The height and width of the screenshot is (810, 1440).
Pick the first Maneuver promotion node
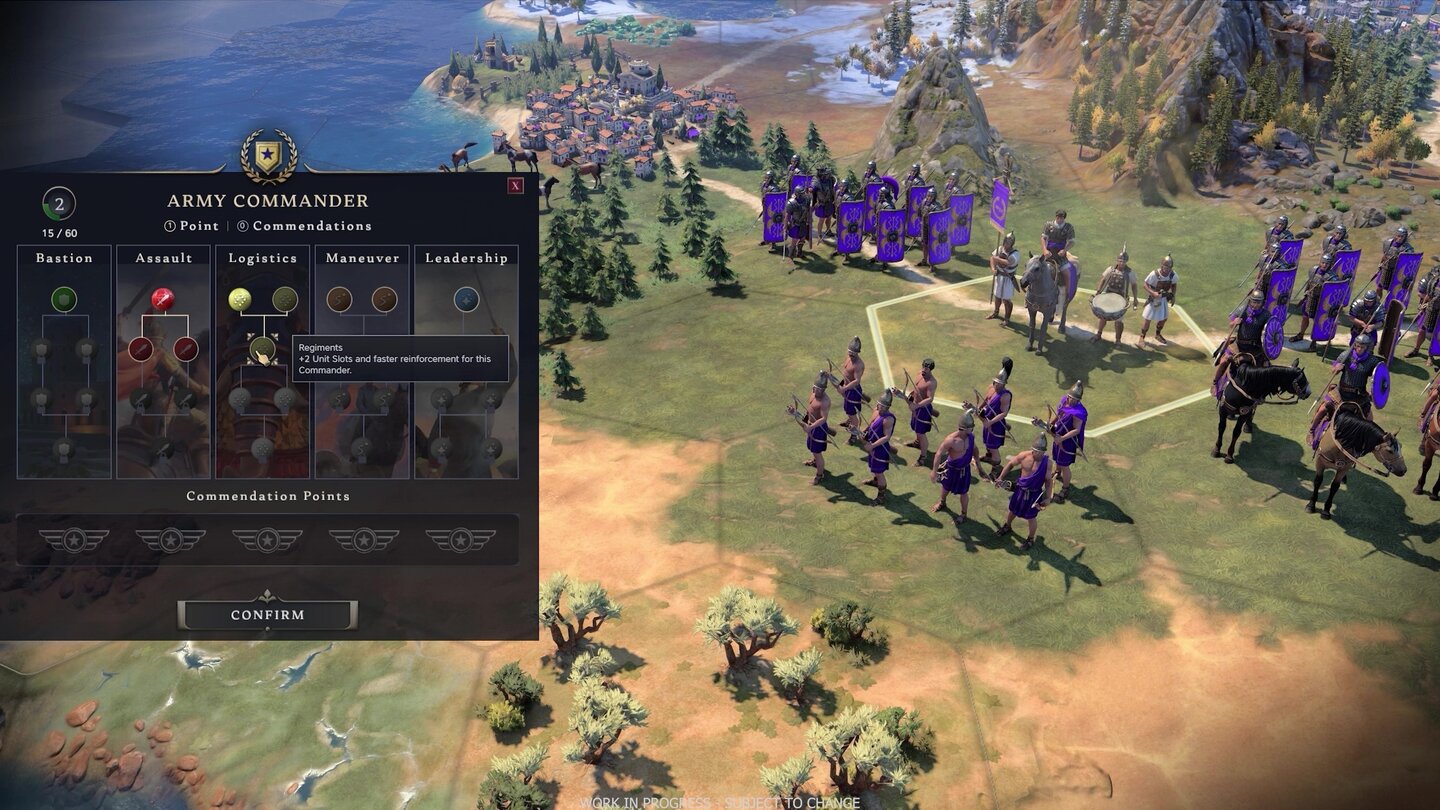341,299
